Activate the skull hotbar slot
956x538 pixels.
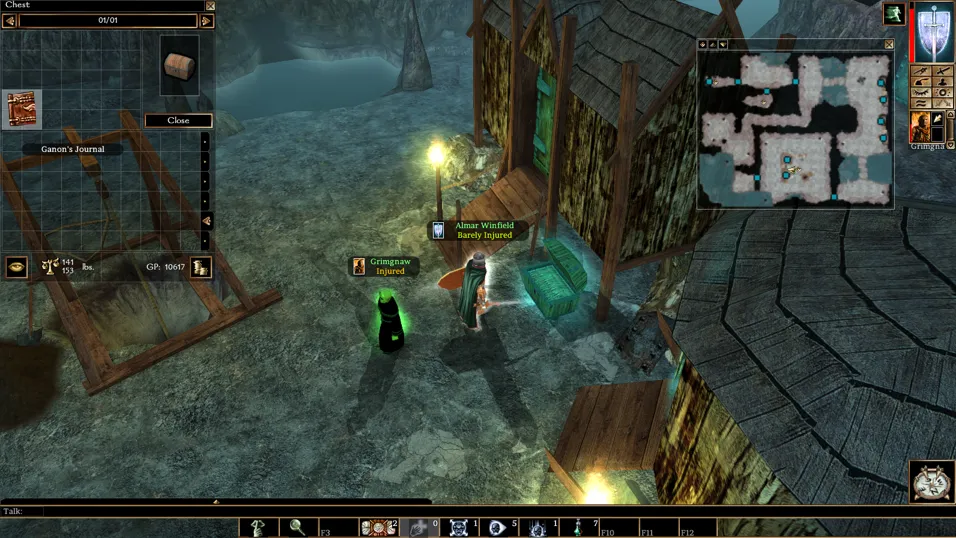click(x=459, y=527)
